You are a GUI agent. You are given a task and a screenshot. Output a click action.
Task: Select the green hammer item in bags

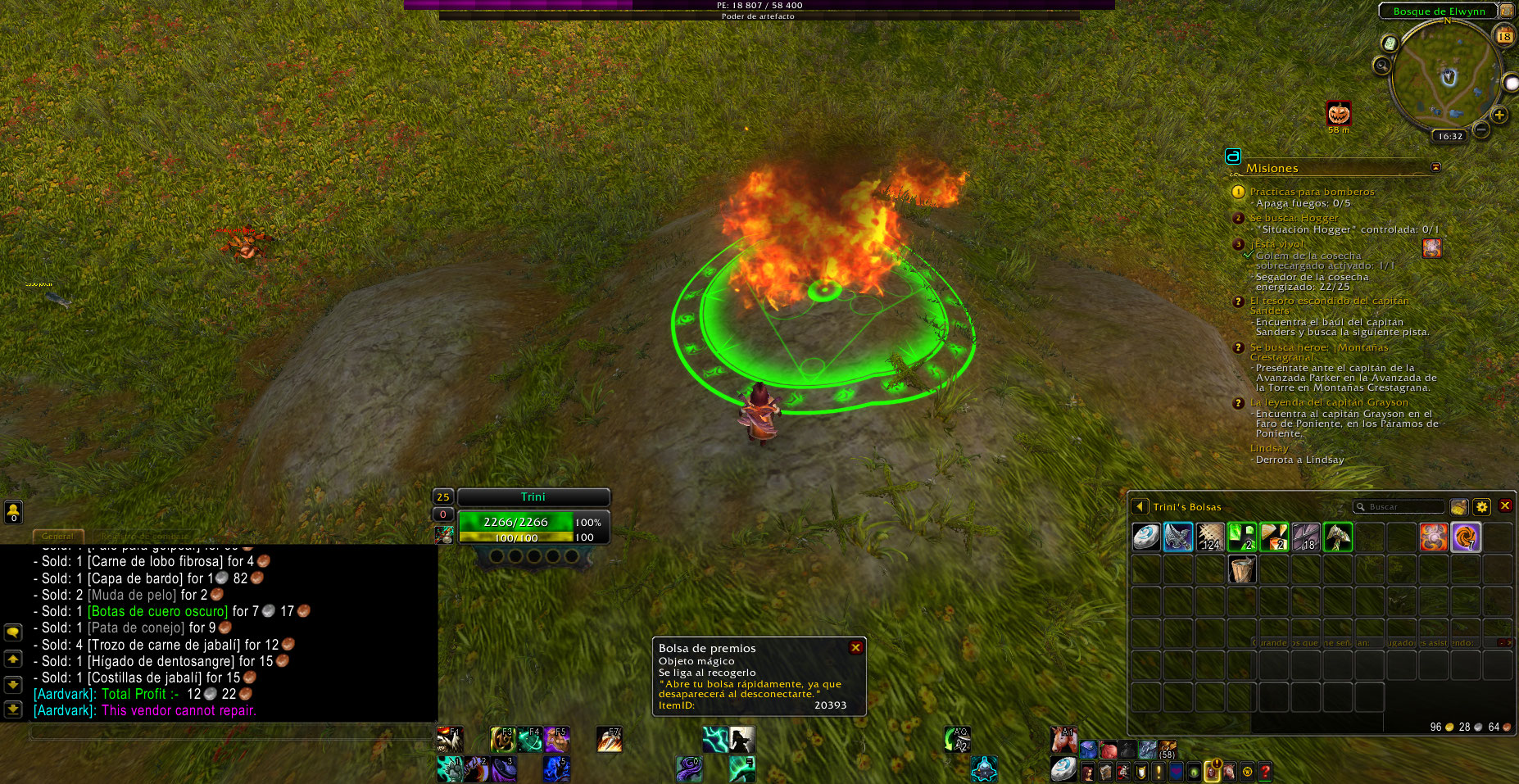click(x=1337, y=537)
